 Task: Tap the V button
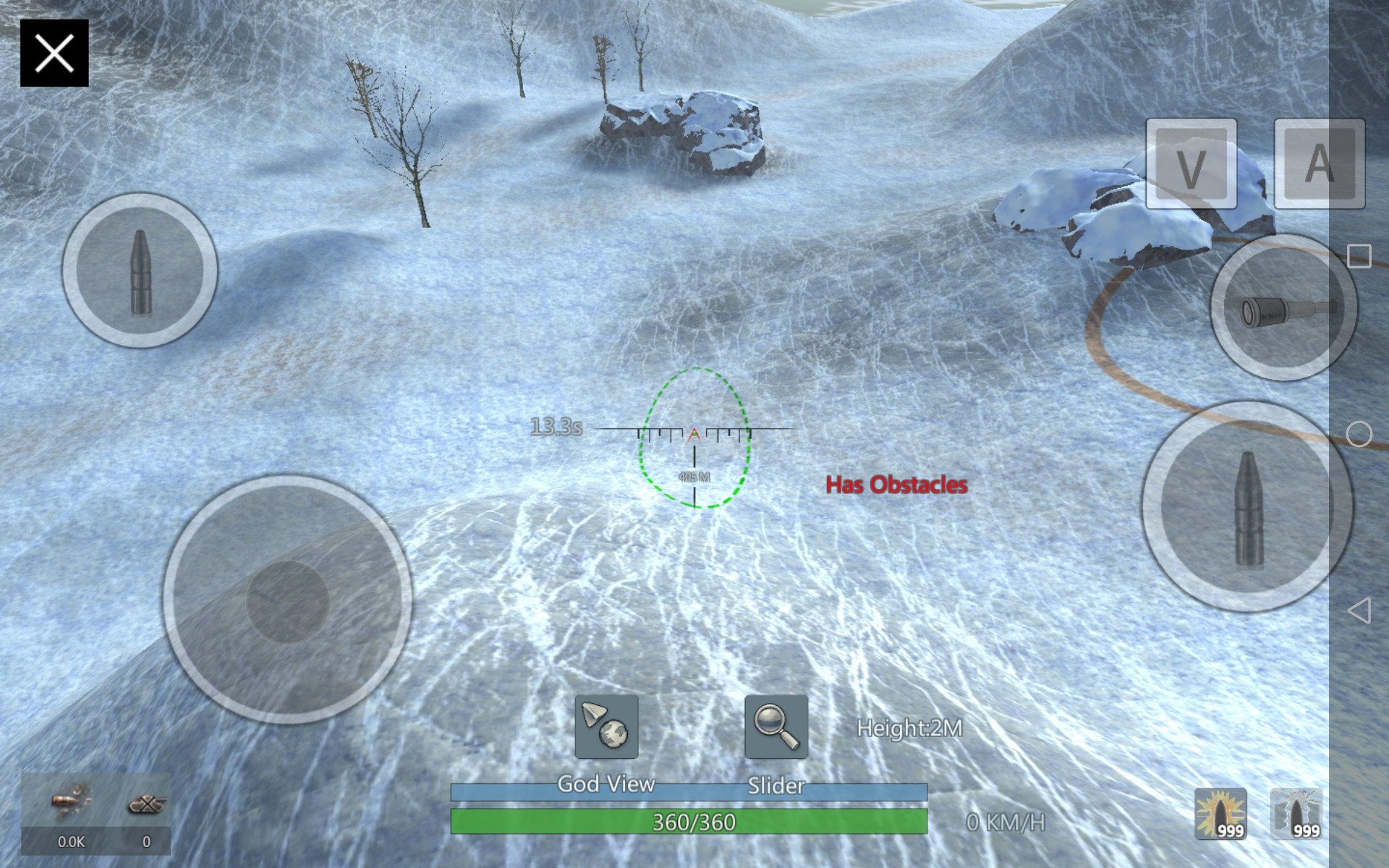(1191, 164)
